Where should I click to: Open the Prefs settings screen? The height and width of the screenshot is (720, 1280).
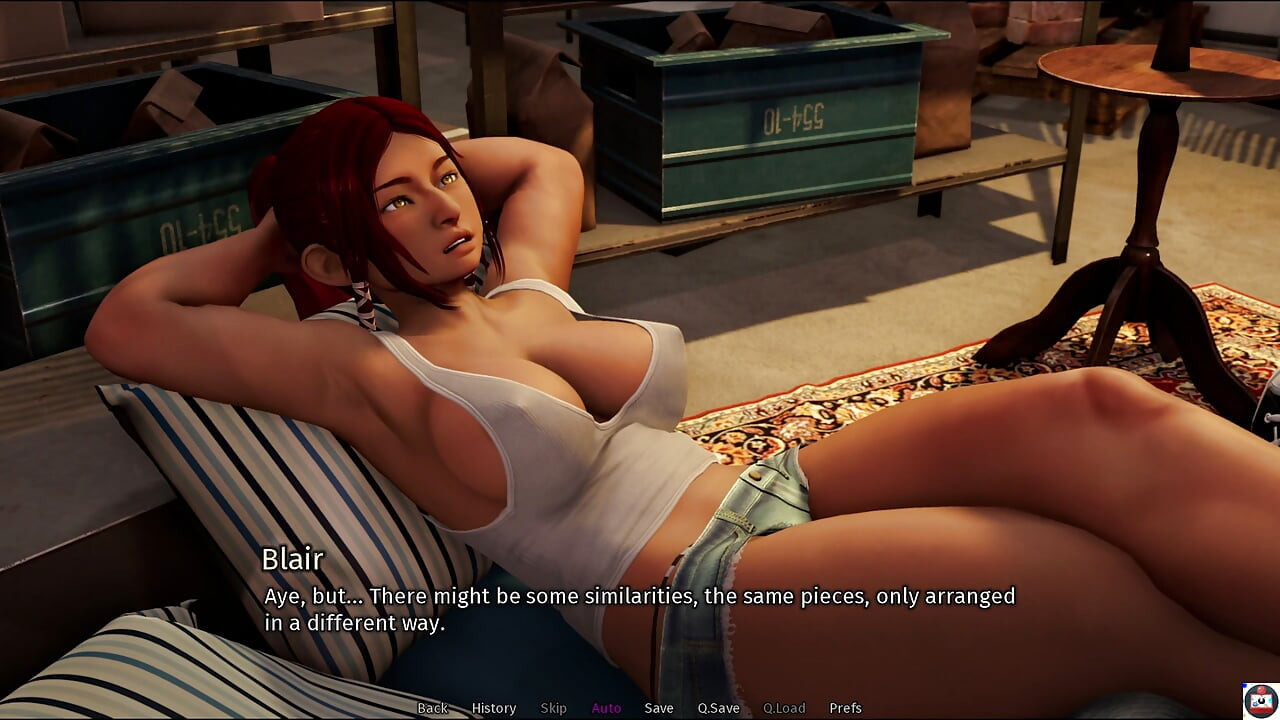click(845, 708)
